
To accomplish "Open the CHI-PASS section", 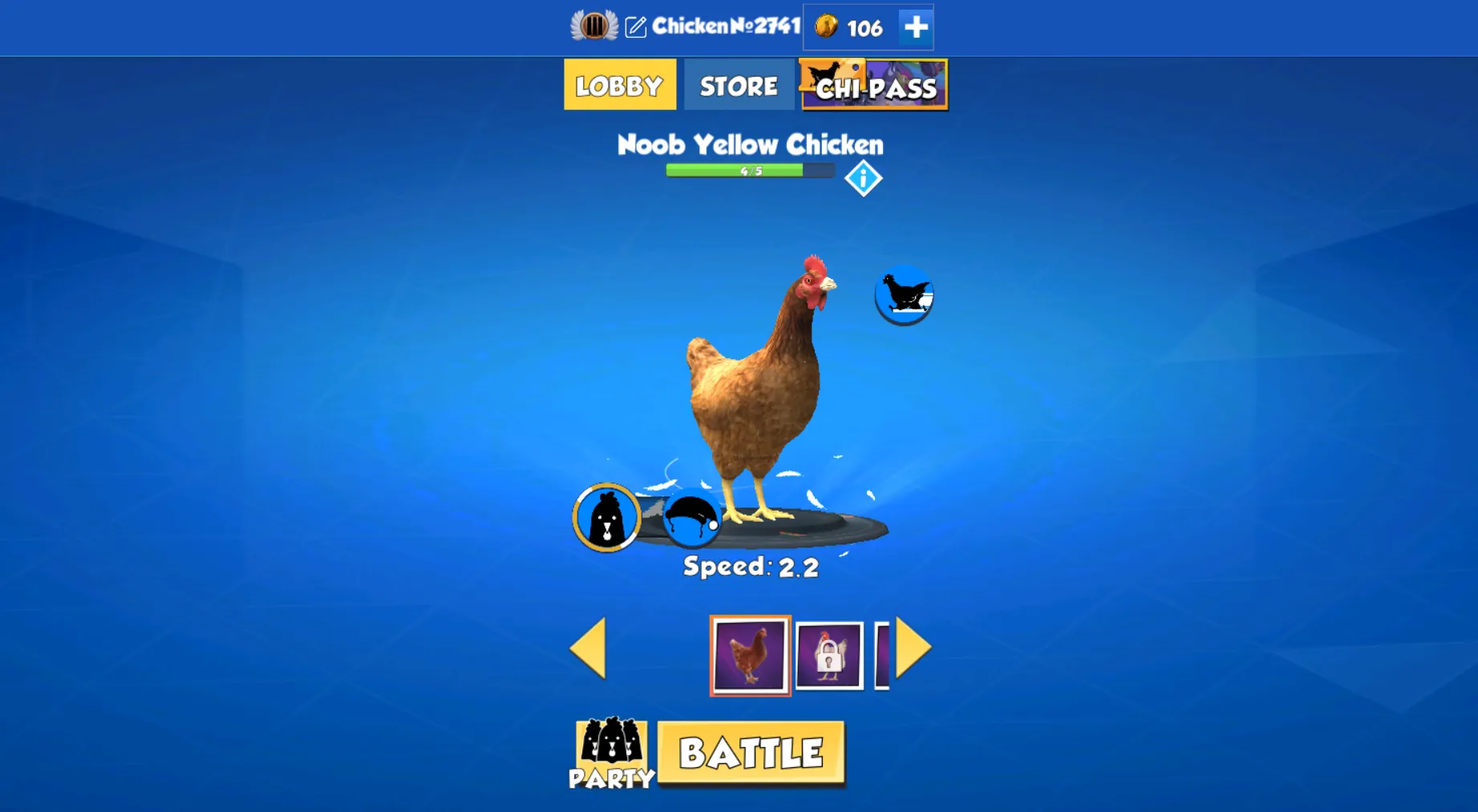I will 873,88.
